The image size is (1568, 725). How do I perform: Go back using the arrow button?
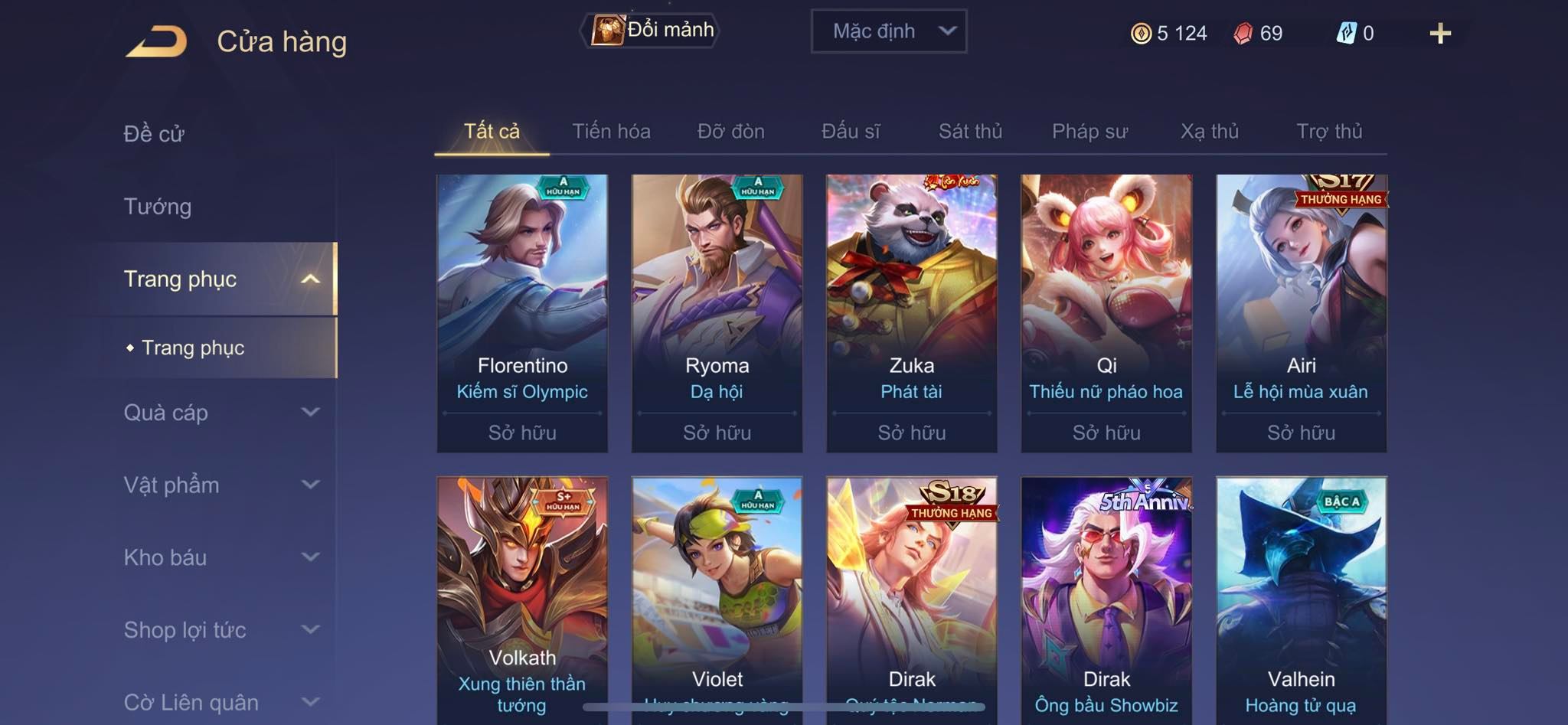(x=157, y=41)
